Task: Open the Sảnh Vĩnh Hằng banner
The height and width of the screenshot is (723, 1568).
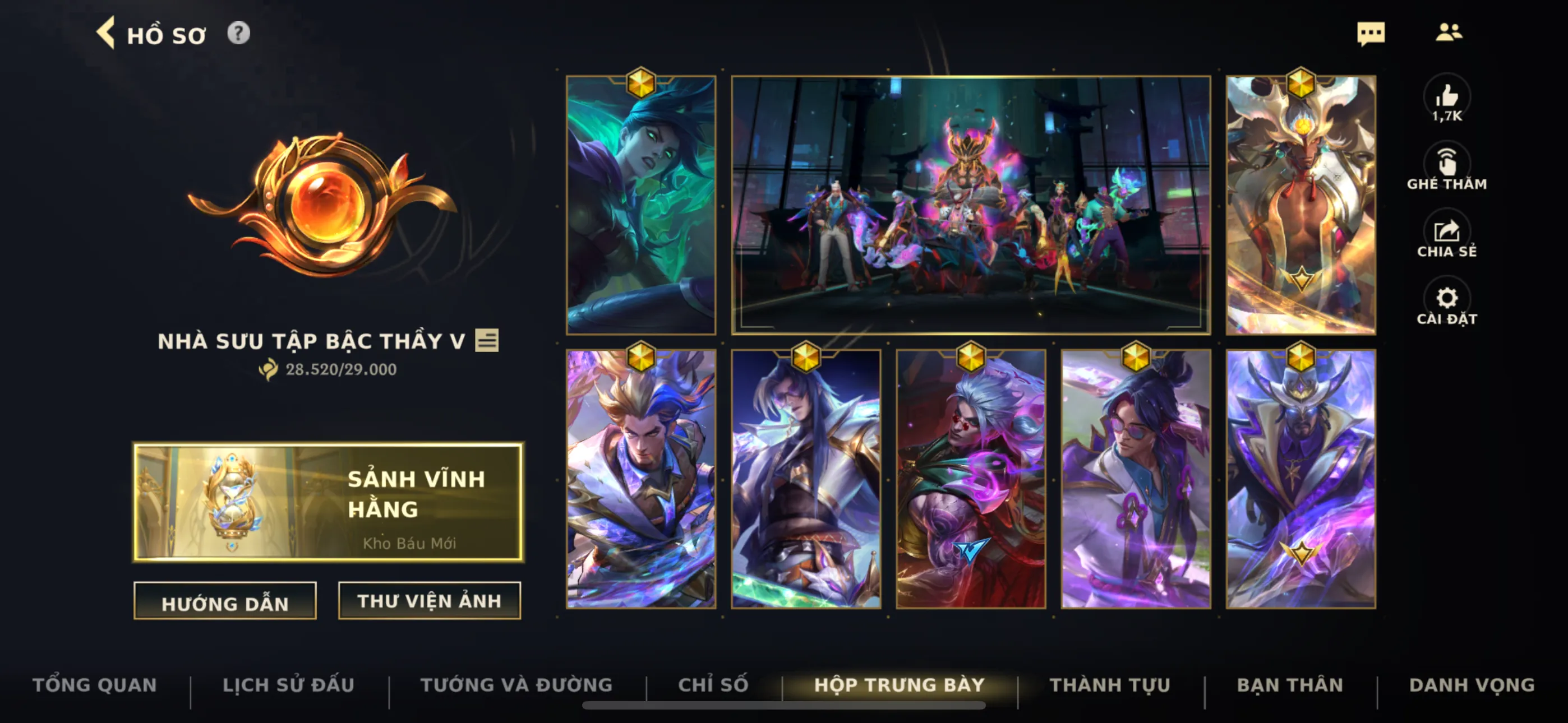Action: pos(328,502)
